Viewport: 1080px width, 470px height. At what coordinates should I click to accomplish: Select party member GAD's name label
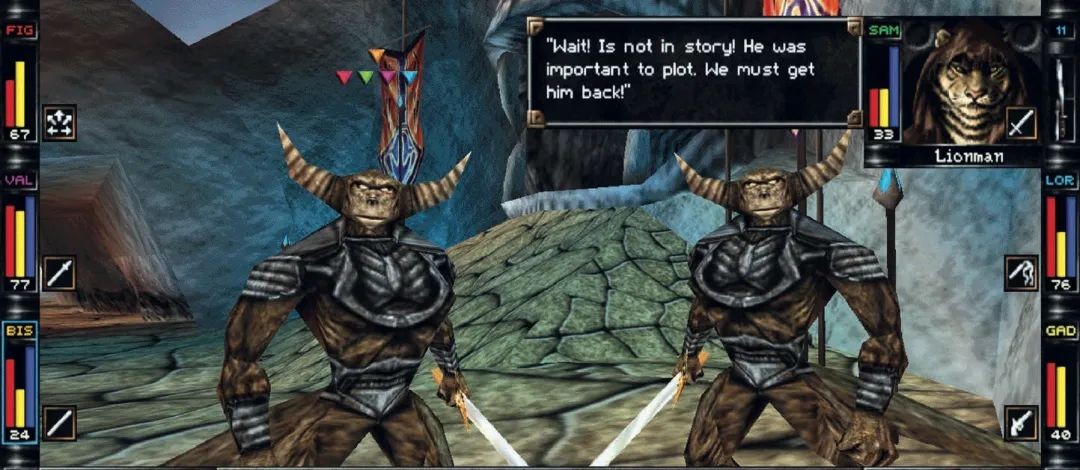tap(1060, 330)
